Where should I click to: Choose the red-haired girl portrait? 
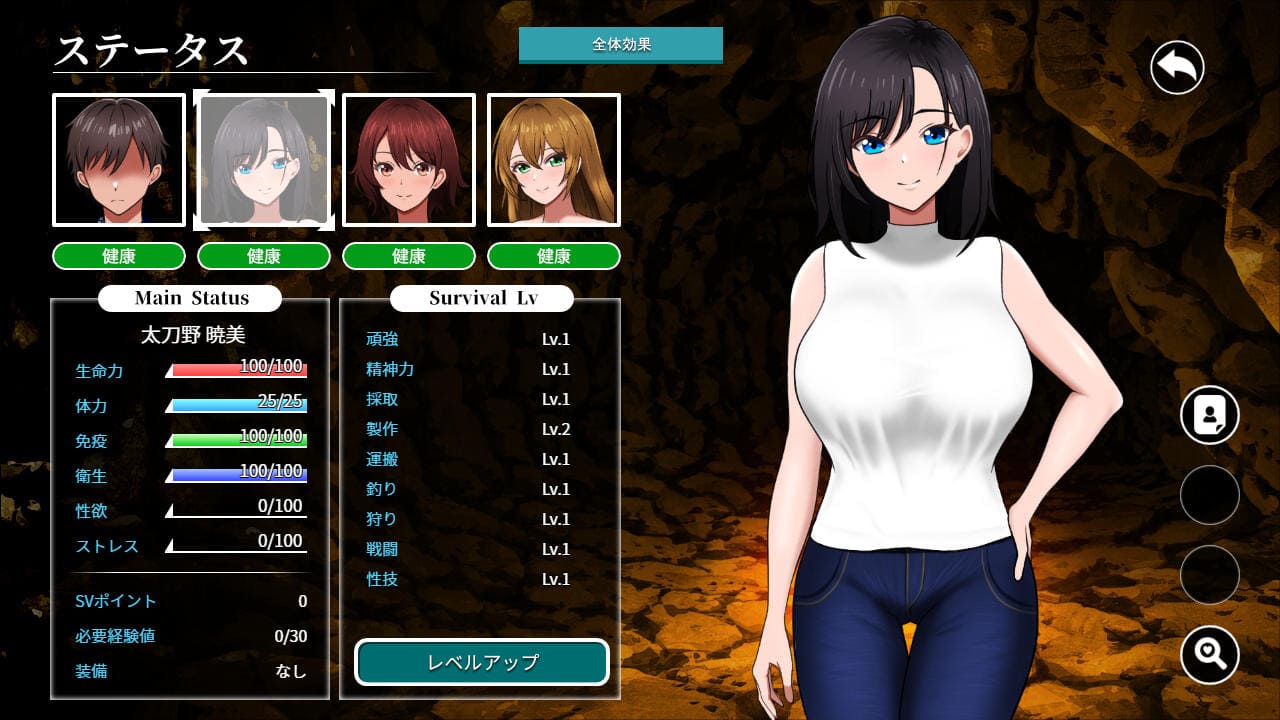coord(409,160)
